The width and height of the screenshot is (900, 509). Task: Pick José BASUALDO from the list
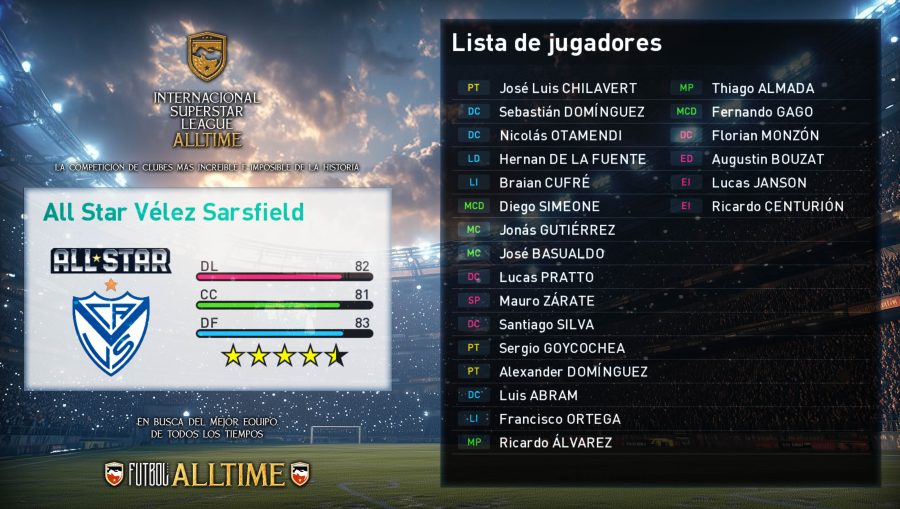coord(552,254)
